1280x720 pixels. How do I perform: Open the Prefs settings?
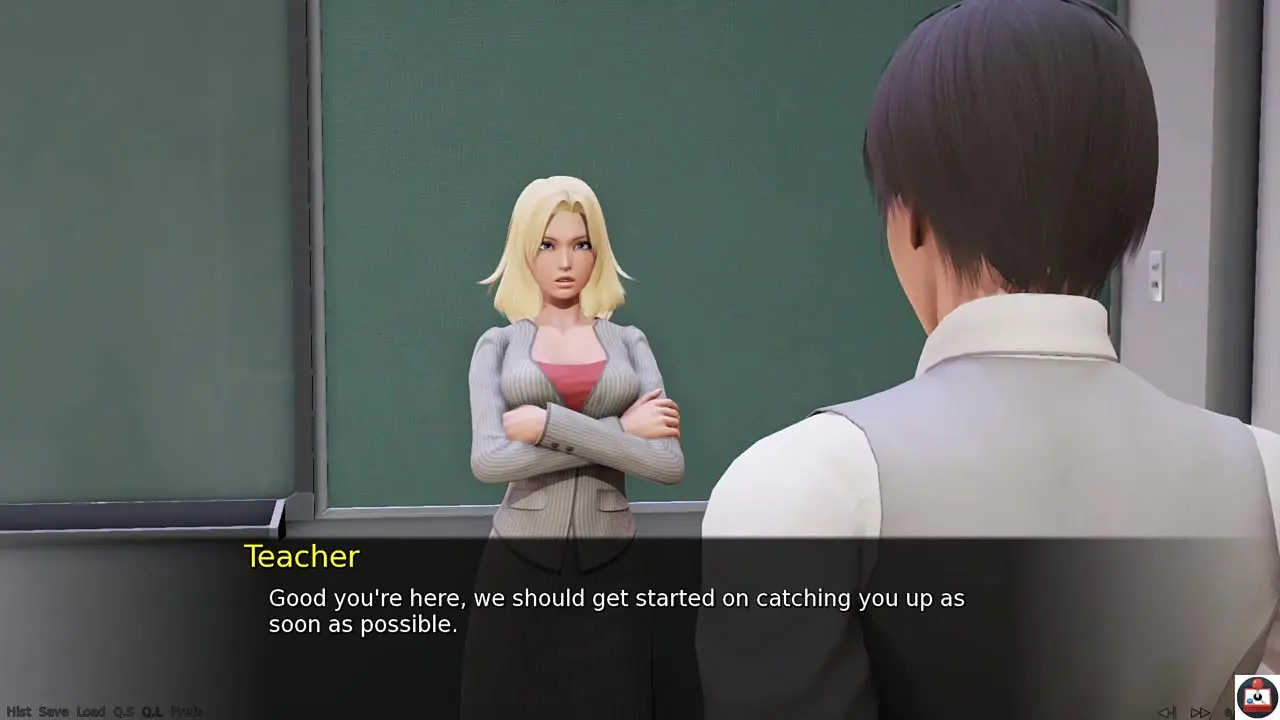coord(186,712)
